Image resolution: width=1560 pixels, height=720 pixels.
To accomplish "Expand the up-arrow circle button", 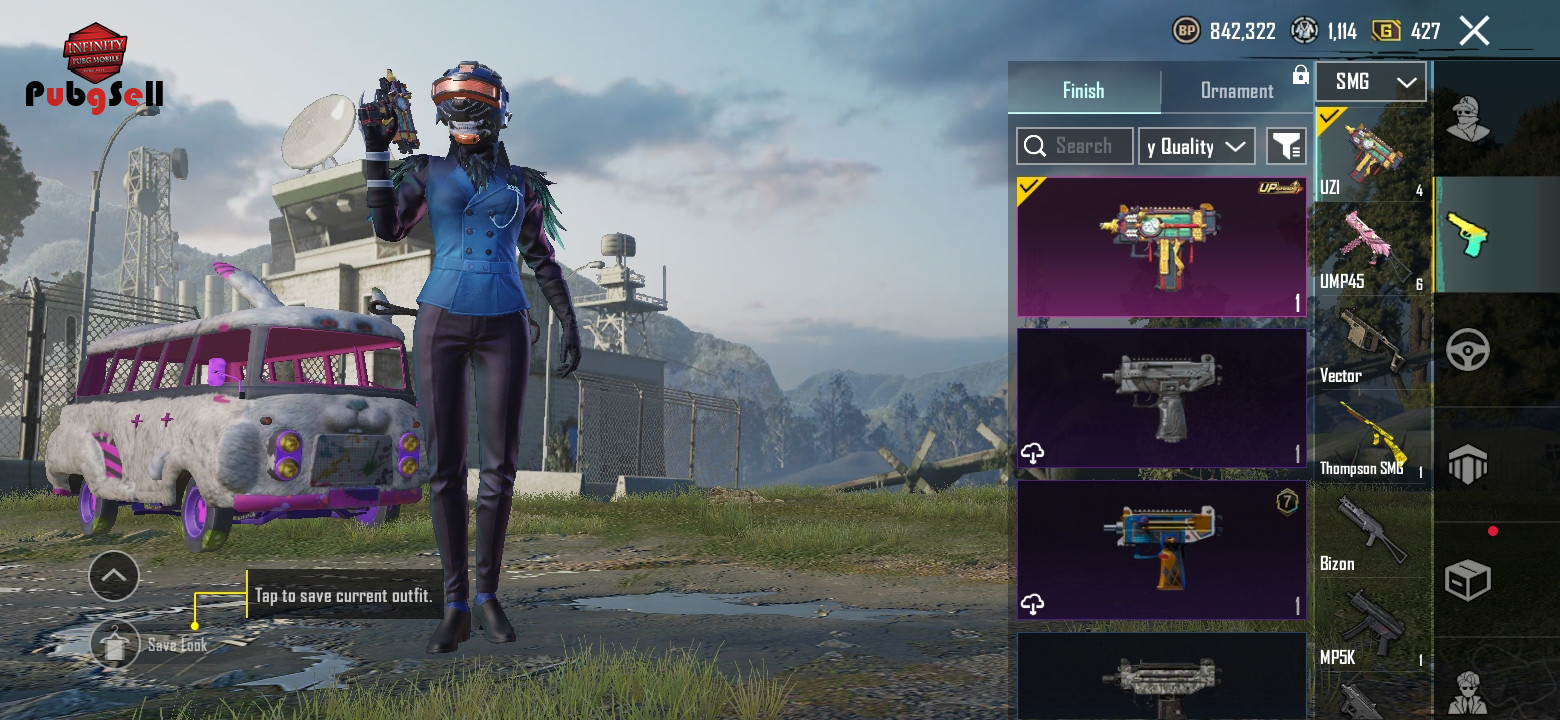I will (114, 575).
